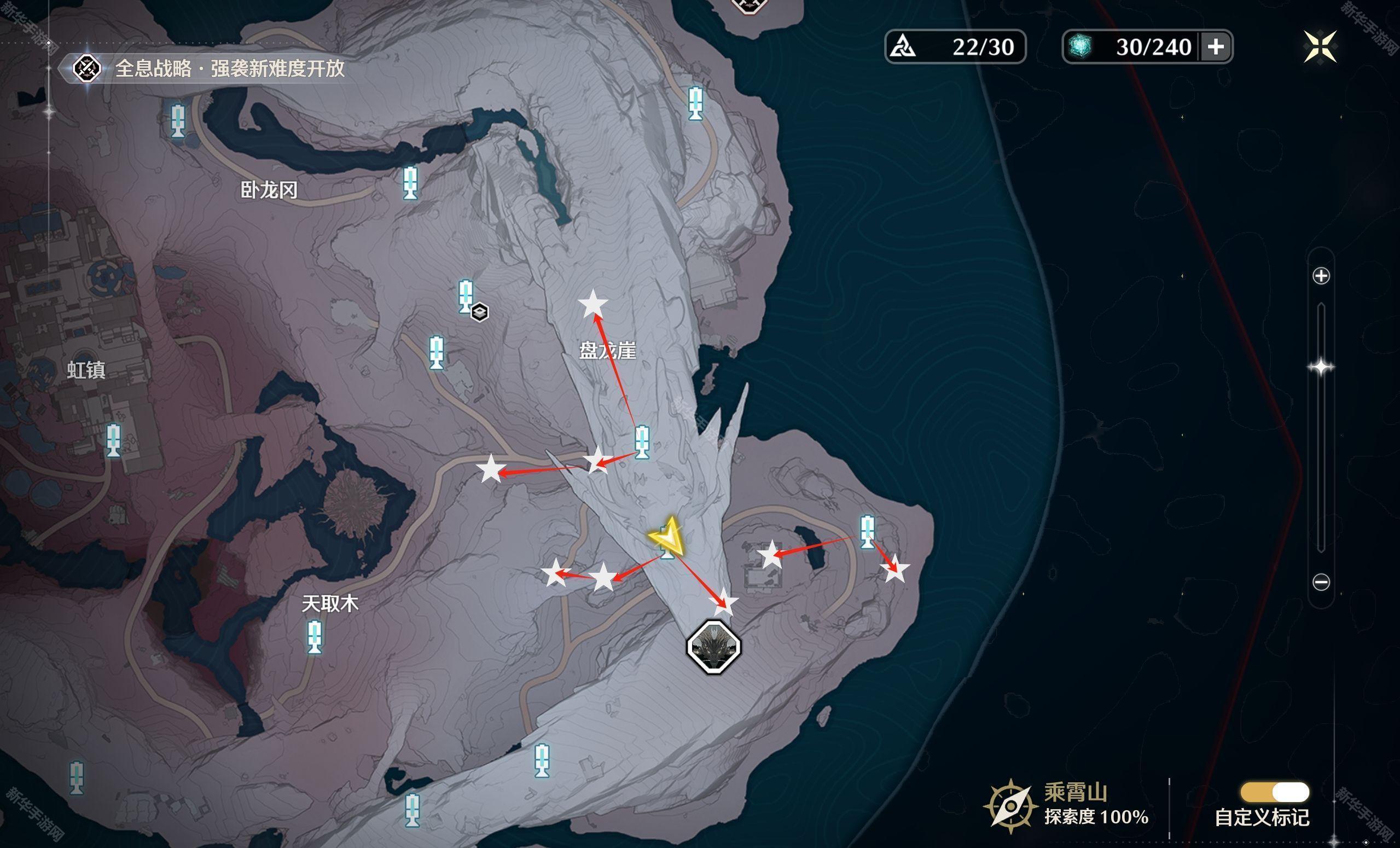Viewport: 1400px width, 848px height.
Task: Toggle the 自定义标记 custom markers switch
Action: click(1275, 792)
